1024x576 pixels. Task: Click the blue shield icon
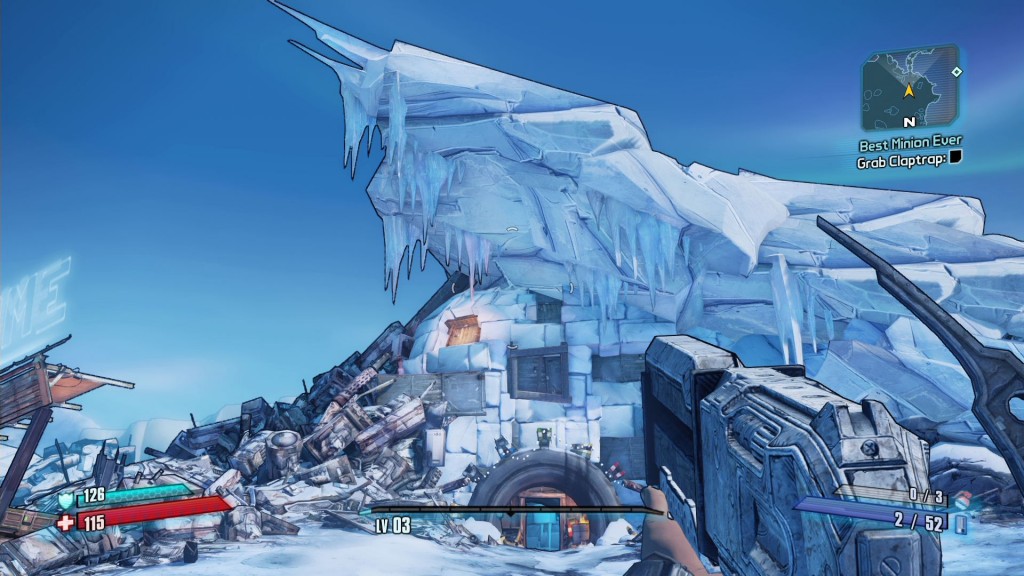click(67, 497)
